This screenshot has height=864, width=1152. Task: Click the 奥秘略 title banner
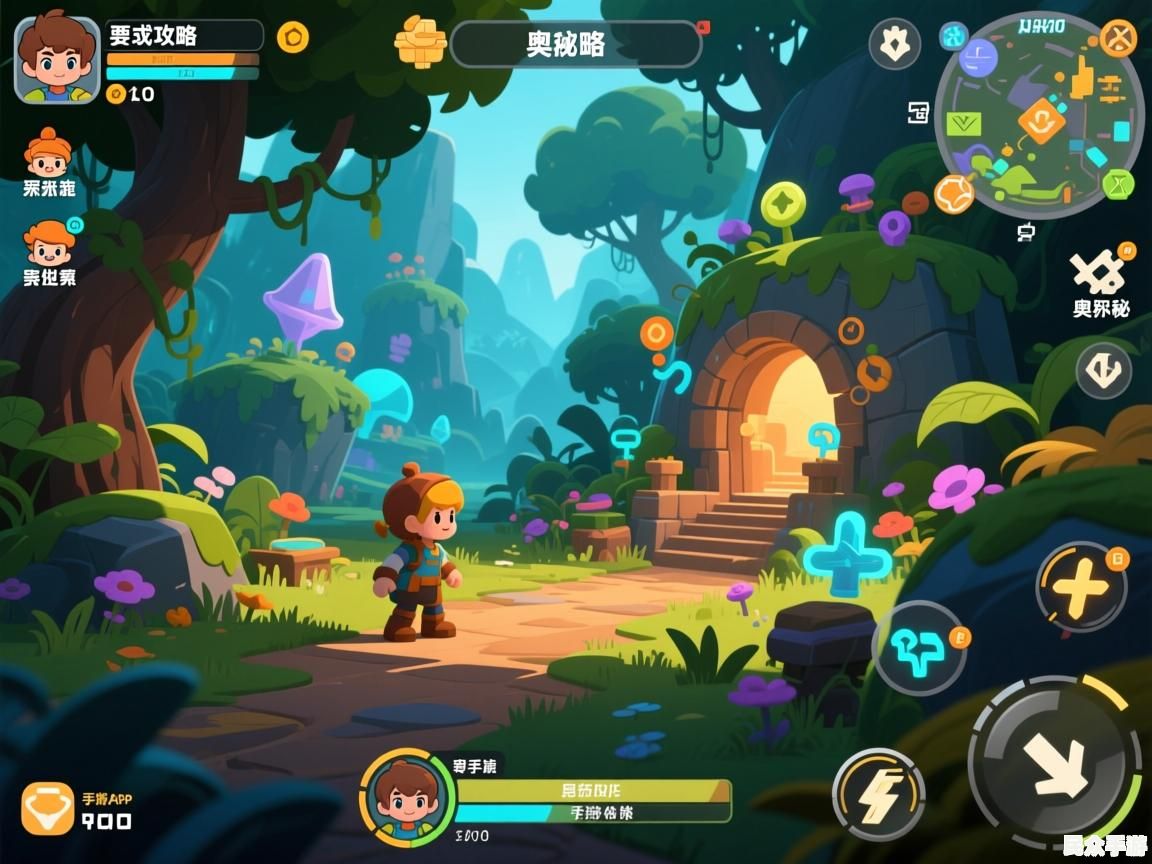575,44
